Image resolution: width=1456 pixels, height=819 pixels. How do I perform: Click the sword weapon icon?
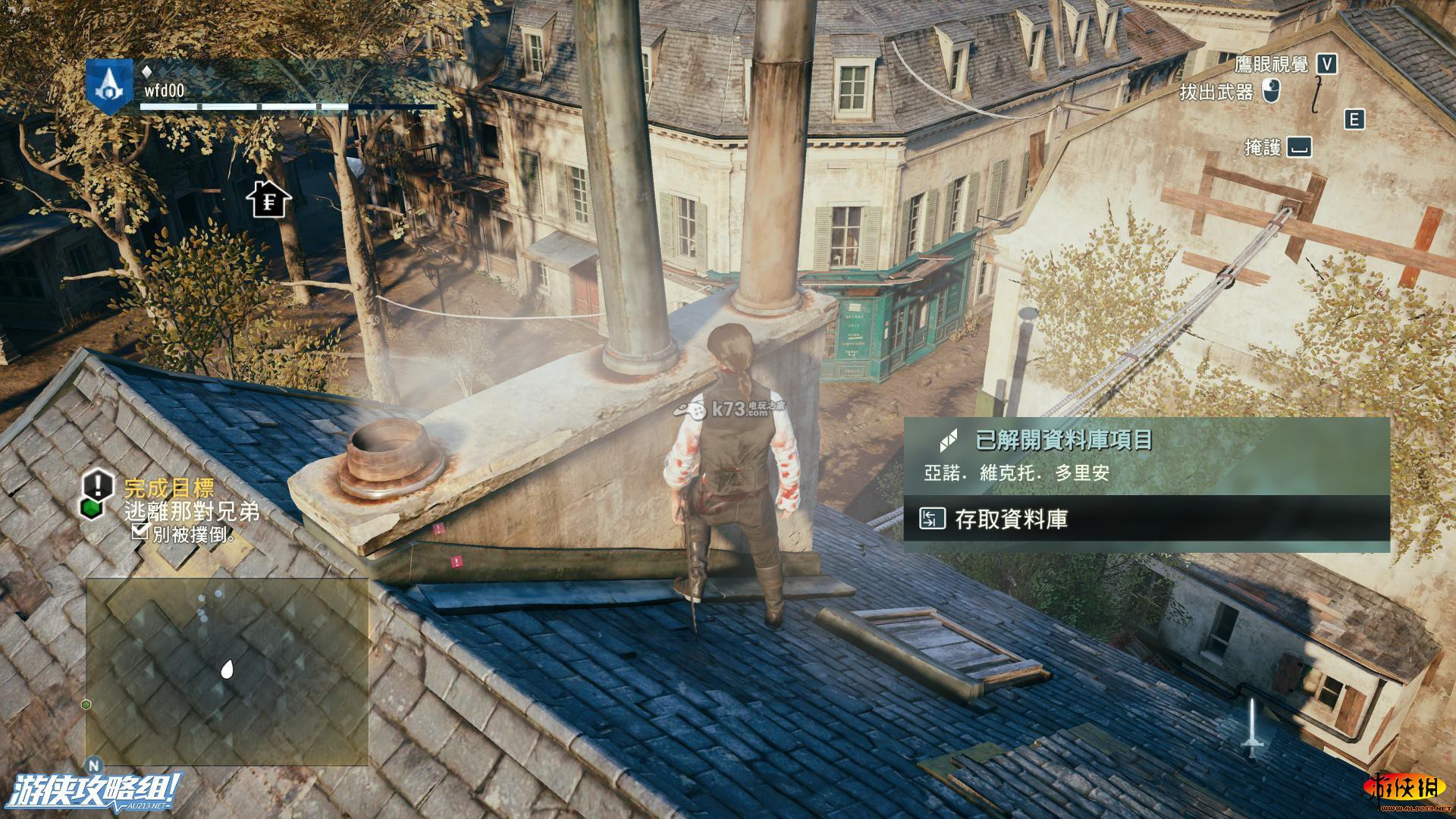pyautogui.click(x=1252, y=730)
